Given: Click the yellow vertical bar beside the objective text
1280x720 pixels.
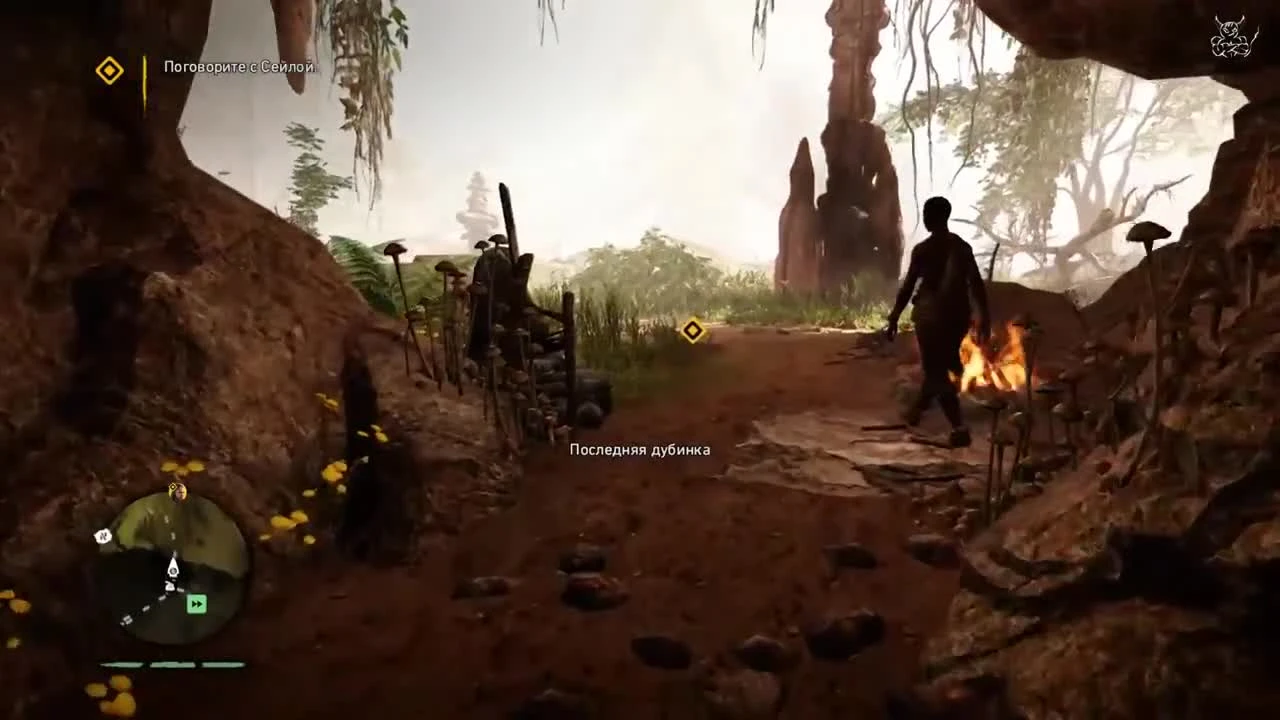Looking at the screenshot, I should 146,70.
